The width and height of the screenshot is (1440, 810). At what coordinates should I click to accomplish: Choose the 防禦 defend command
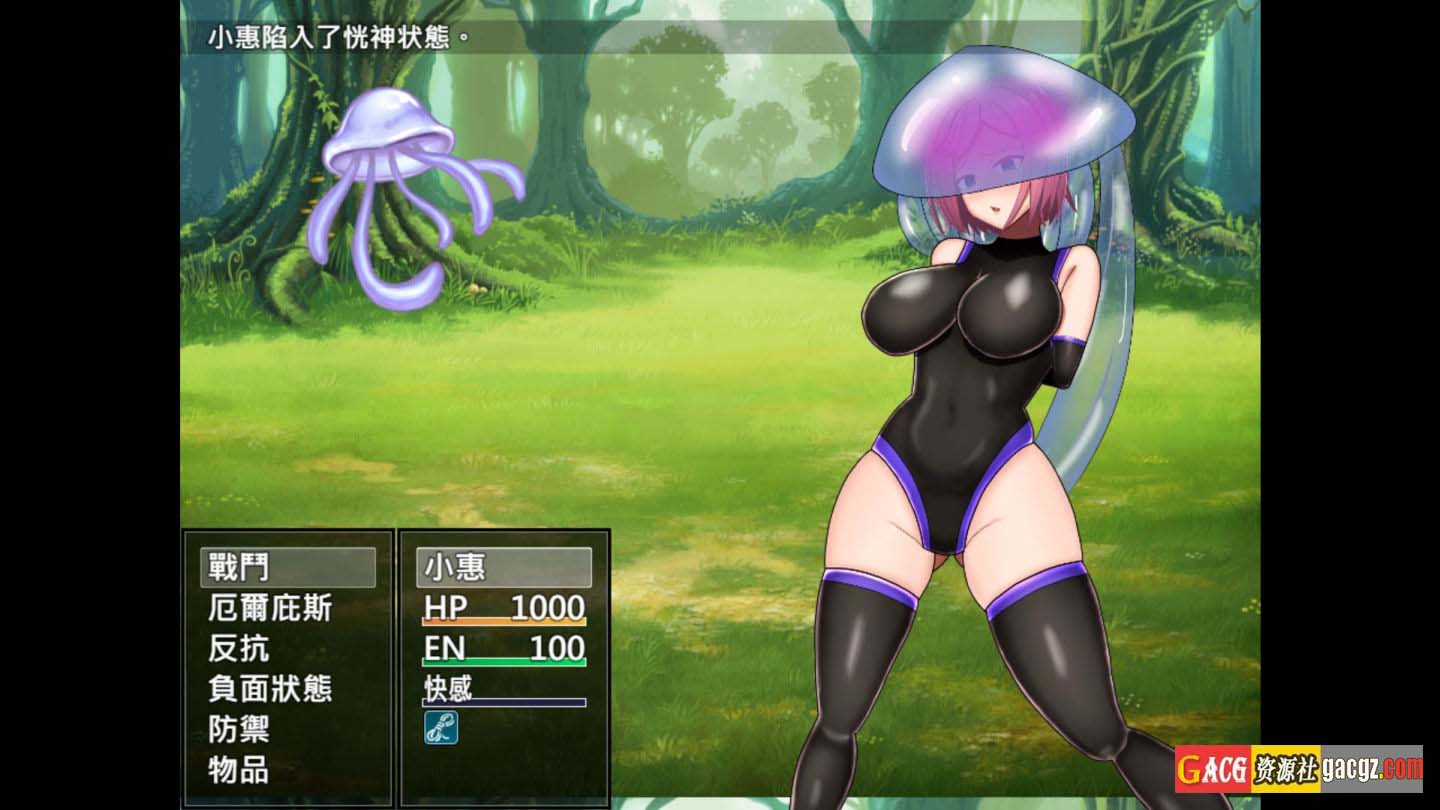tap(240, 729)
